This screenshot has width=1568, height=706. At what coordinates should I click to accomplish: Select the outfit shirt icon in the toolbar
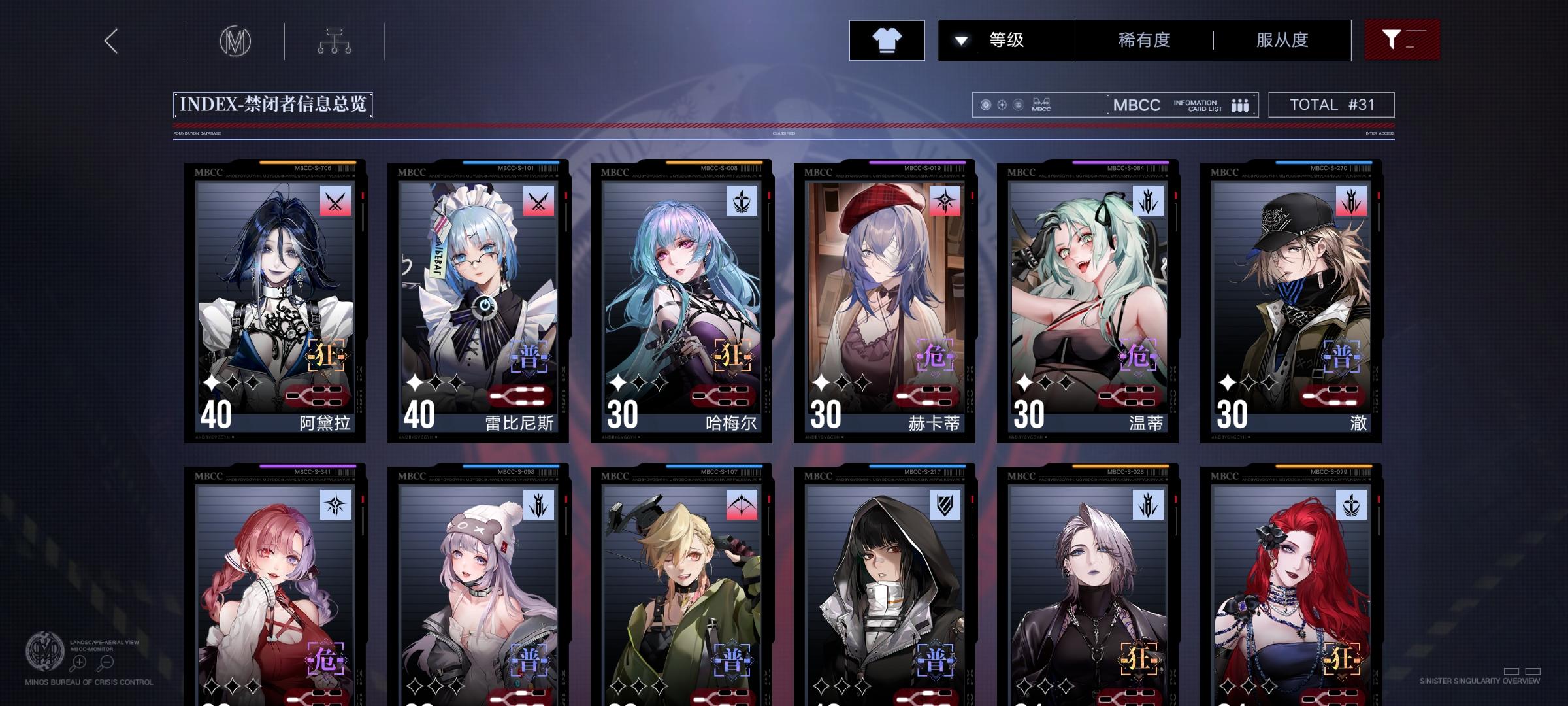tap(887, 40)
